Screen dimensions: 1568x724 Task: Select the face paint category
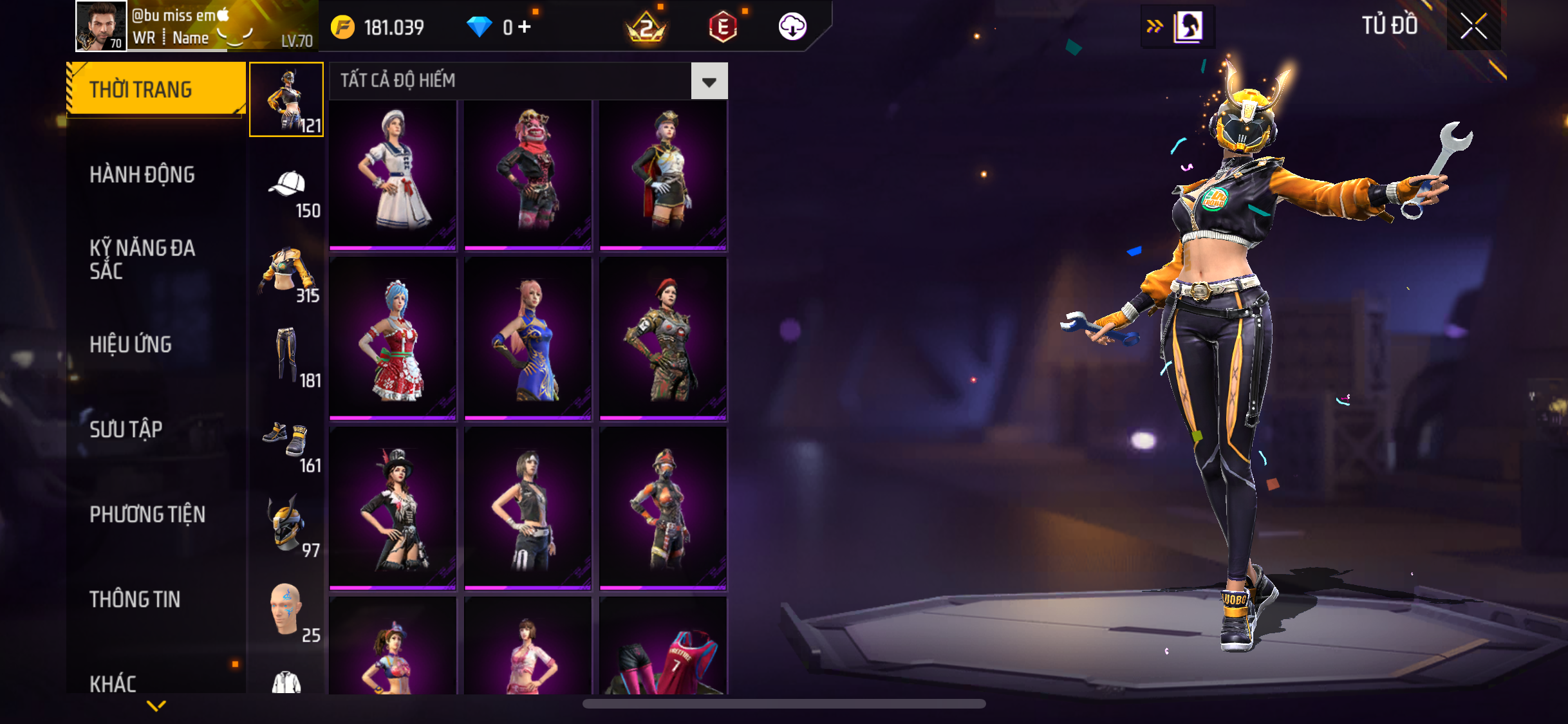coord(287,609)
